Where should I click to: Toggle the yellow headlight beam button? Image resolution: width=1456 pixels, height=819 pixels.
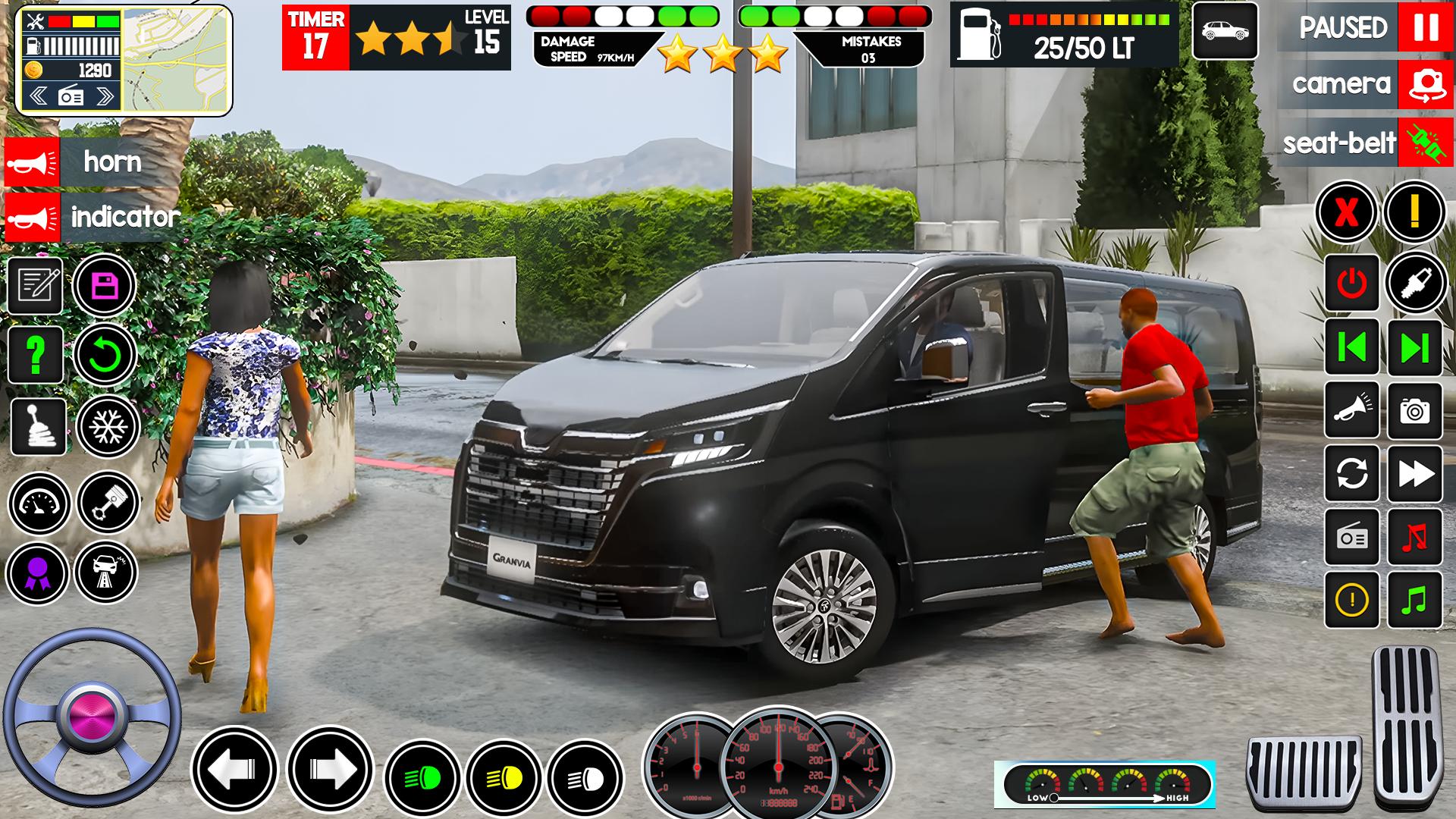coord(504,778)
